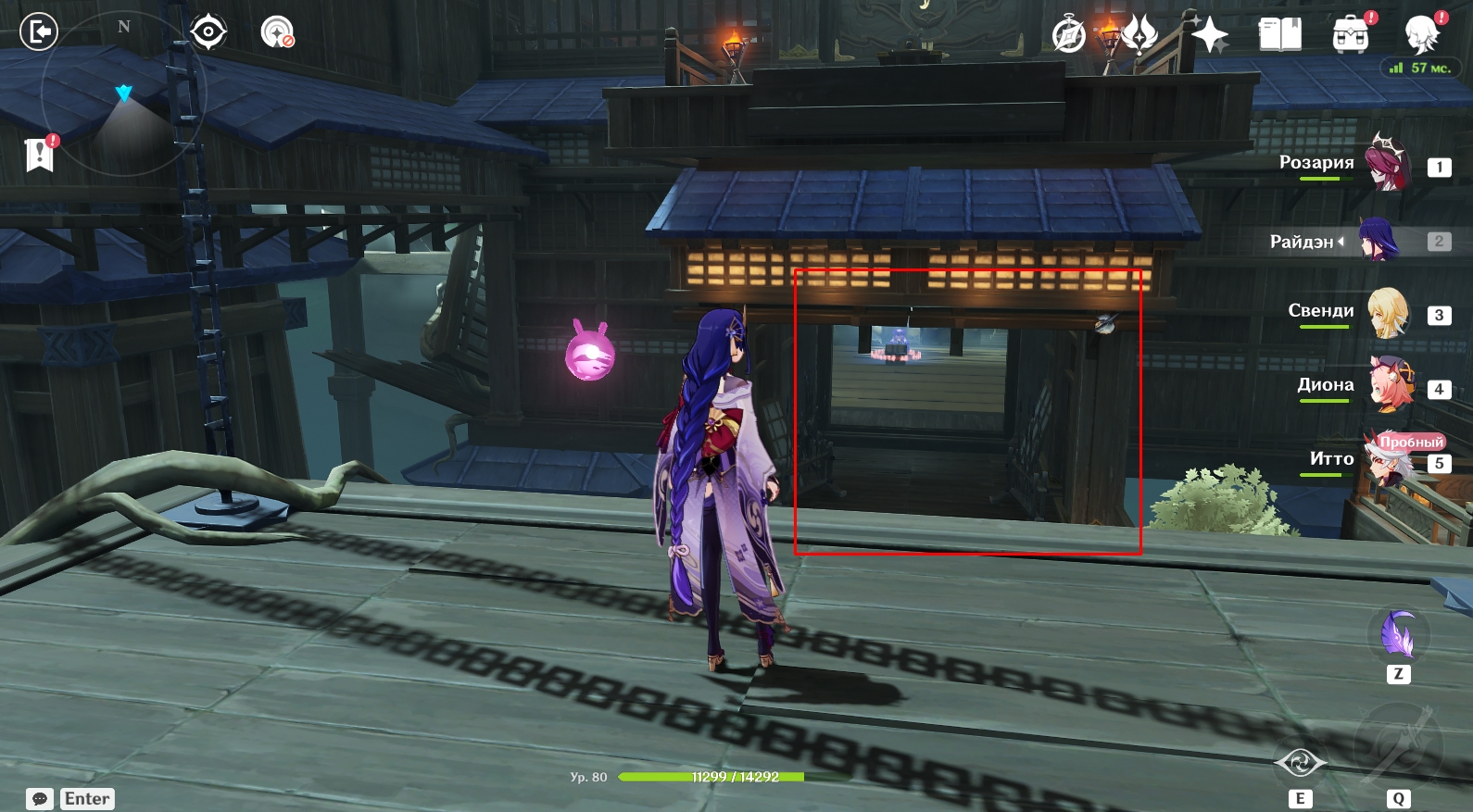This screenshot has height=812, width=1473.
Task: Switch to party member Розария
Action: (1387, 165)
